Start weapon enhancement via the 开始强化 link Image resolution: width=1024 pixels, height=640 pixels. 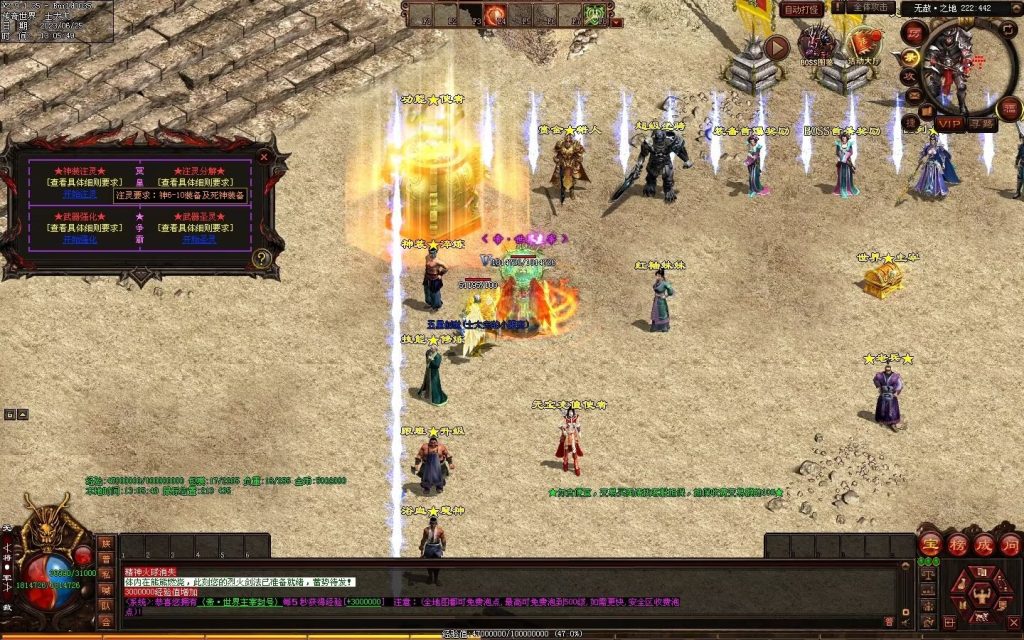(x=80, y=240)
